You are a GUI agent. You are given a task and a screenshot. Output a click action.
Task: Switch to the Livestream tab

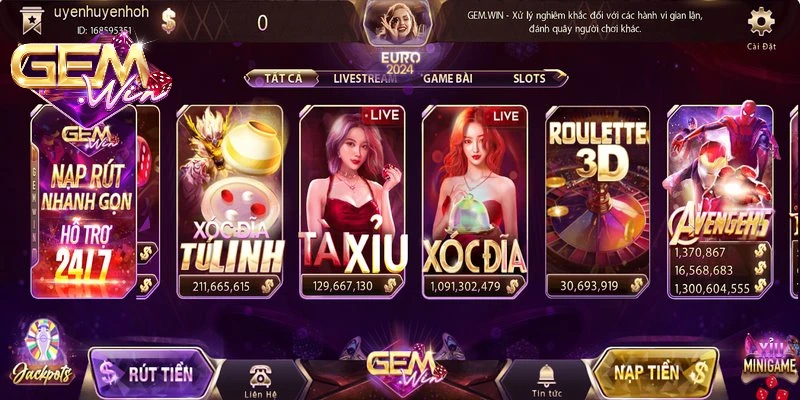(x=365, y=77)
